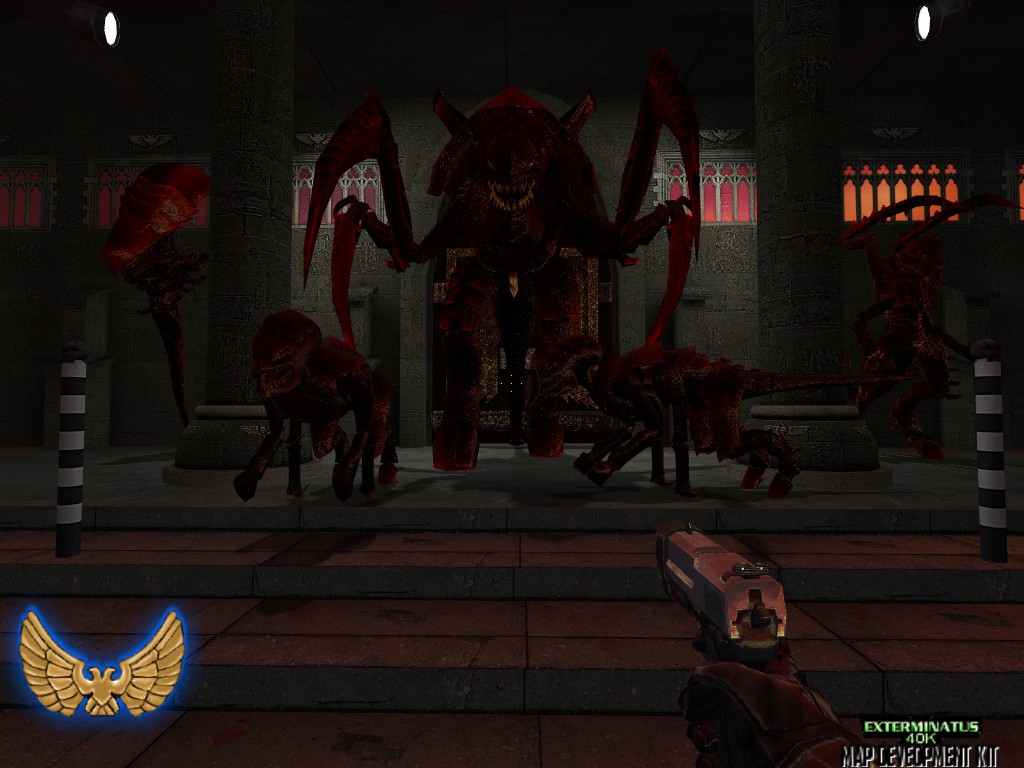Click the Exterminatus 40K Map Development Kit logo

point(920,741)
